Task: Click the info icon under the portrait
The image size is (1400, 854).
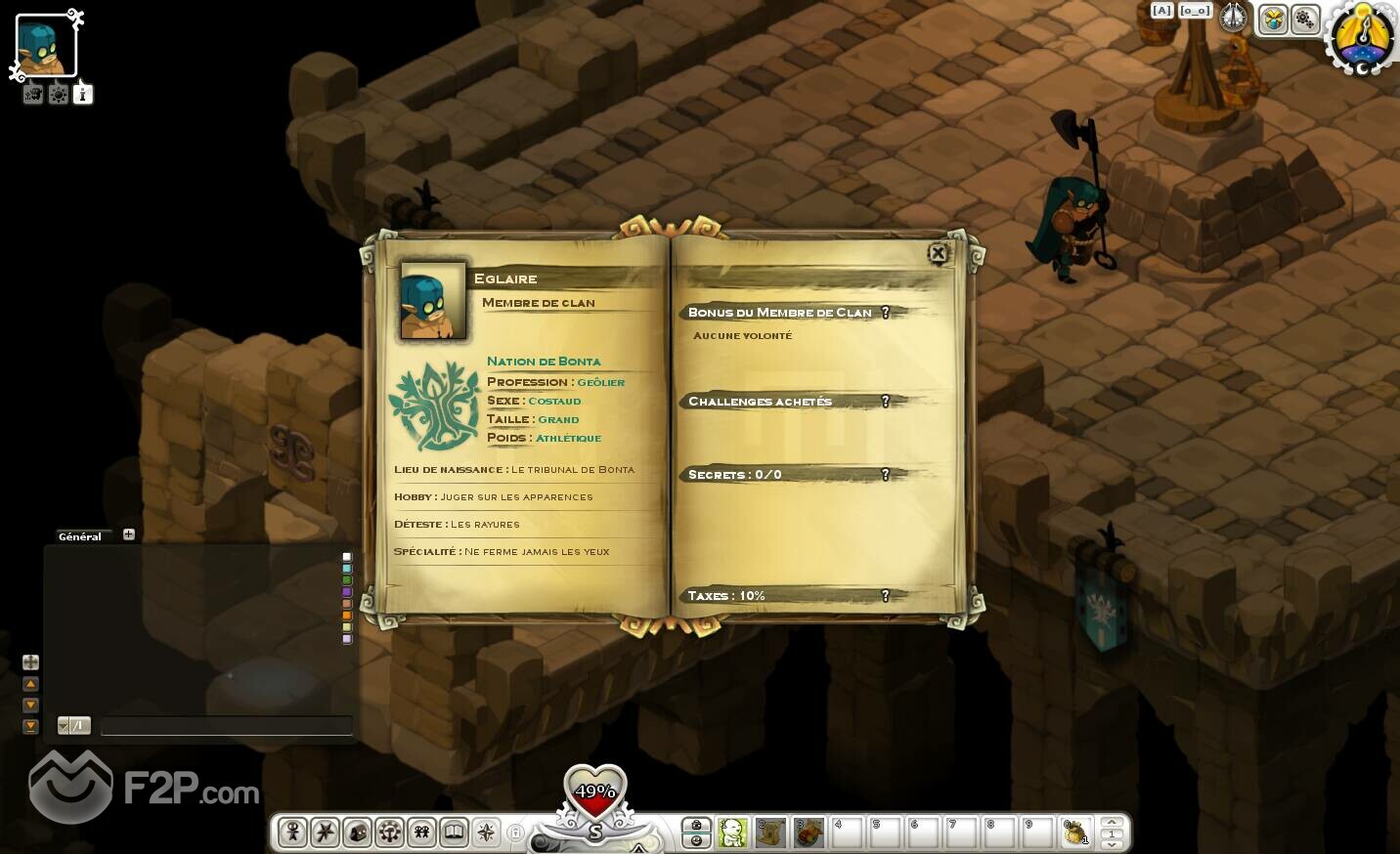Action: click(83, 95)
